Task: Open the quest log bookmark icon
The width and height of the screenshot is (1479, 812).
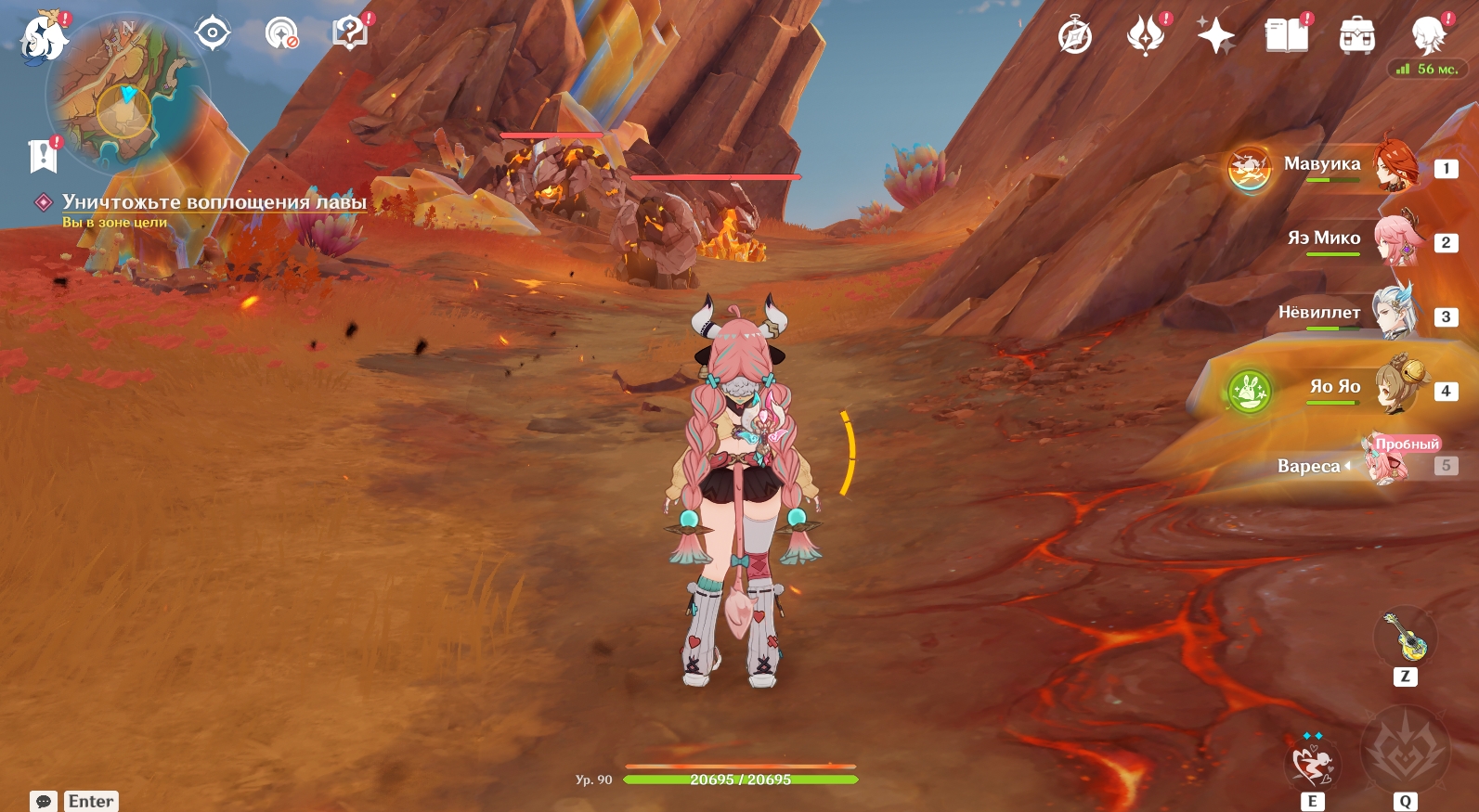Action: click(x=43, y=157)
